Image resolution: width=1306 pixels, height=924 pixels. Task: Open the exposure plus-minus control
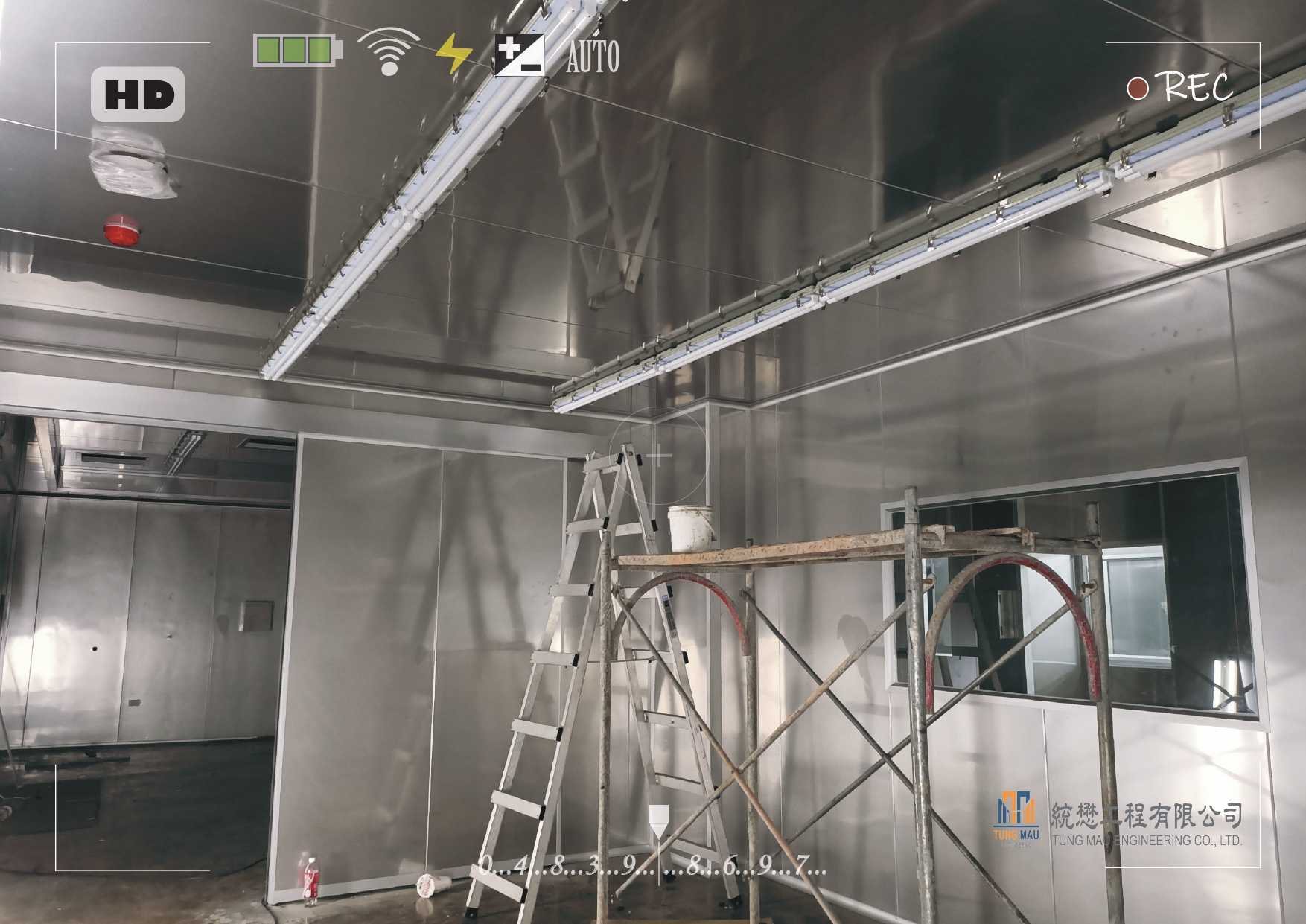(519, 55)
